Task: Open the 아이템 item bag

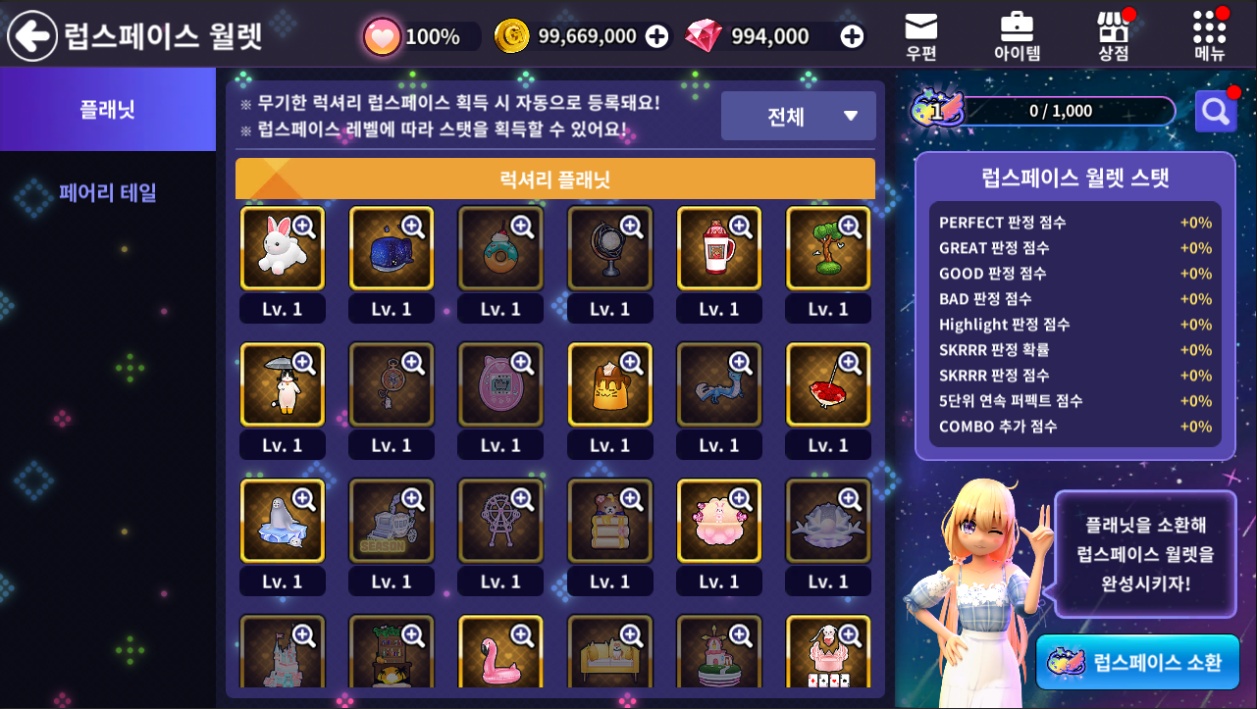Action: [1017, 36]
